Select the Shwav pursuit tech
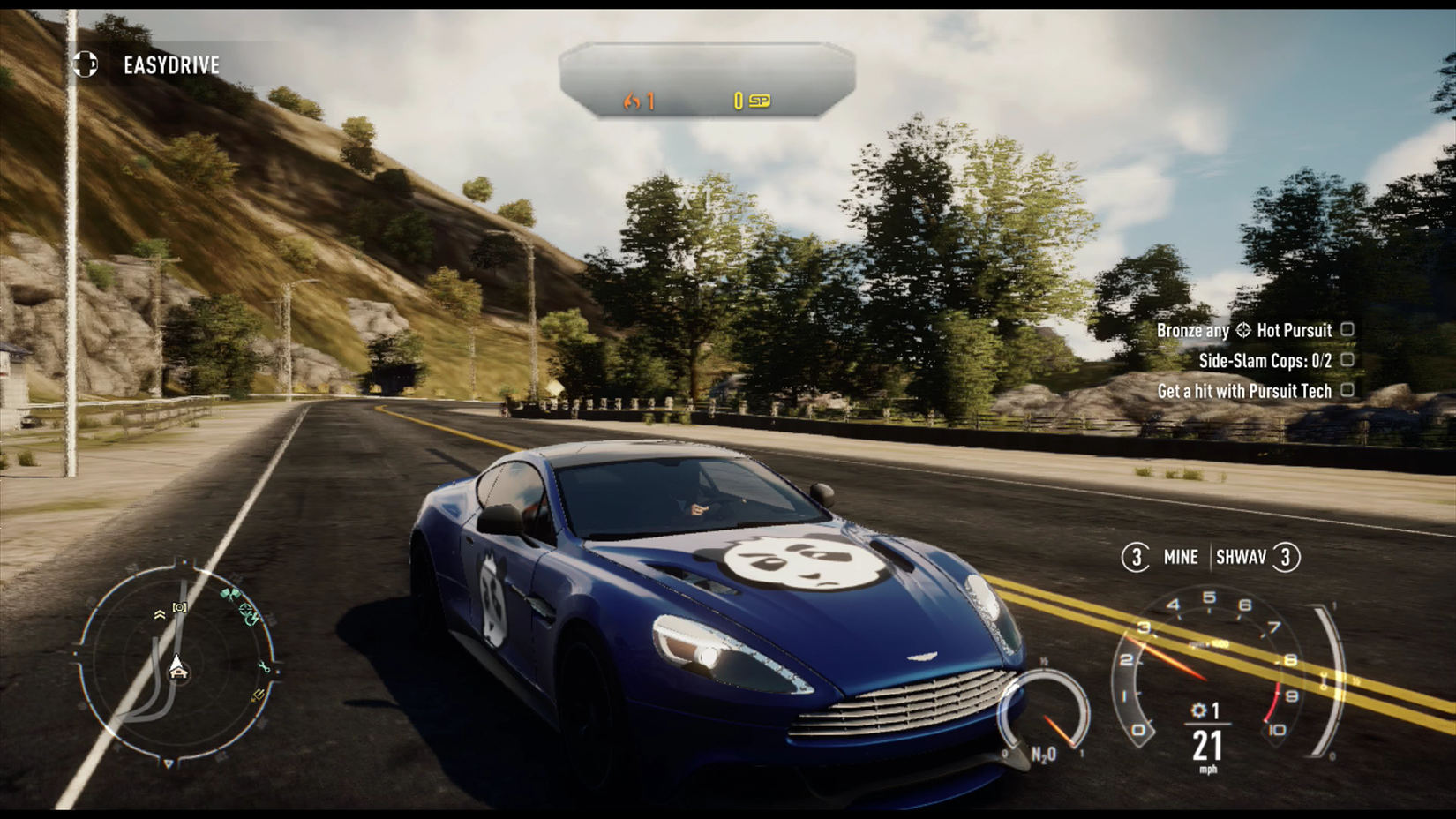 click(1242, 557)
